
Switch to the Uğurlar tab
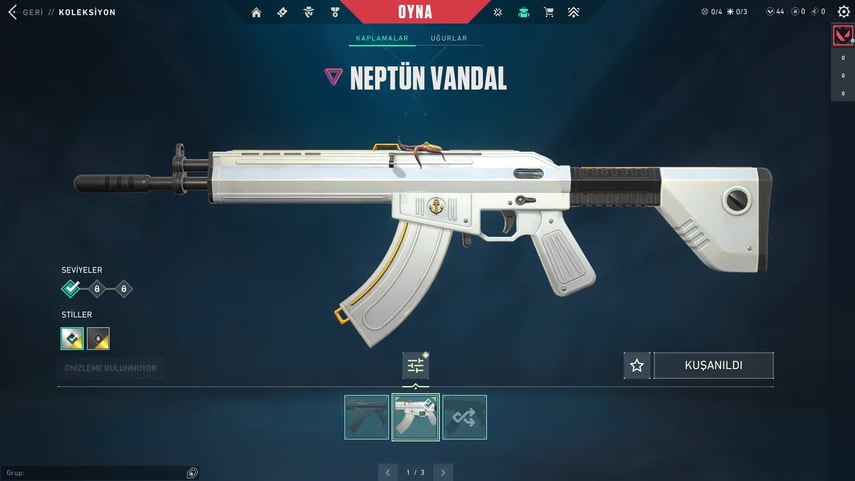[x=449, y=39]
